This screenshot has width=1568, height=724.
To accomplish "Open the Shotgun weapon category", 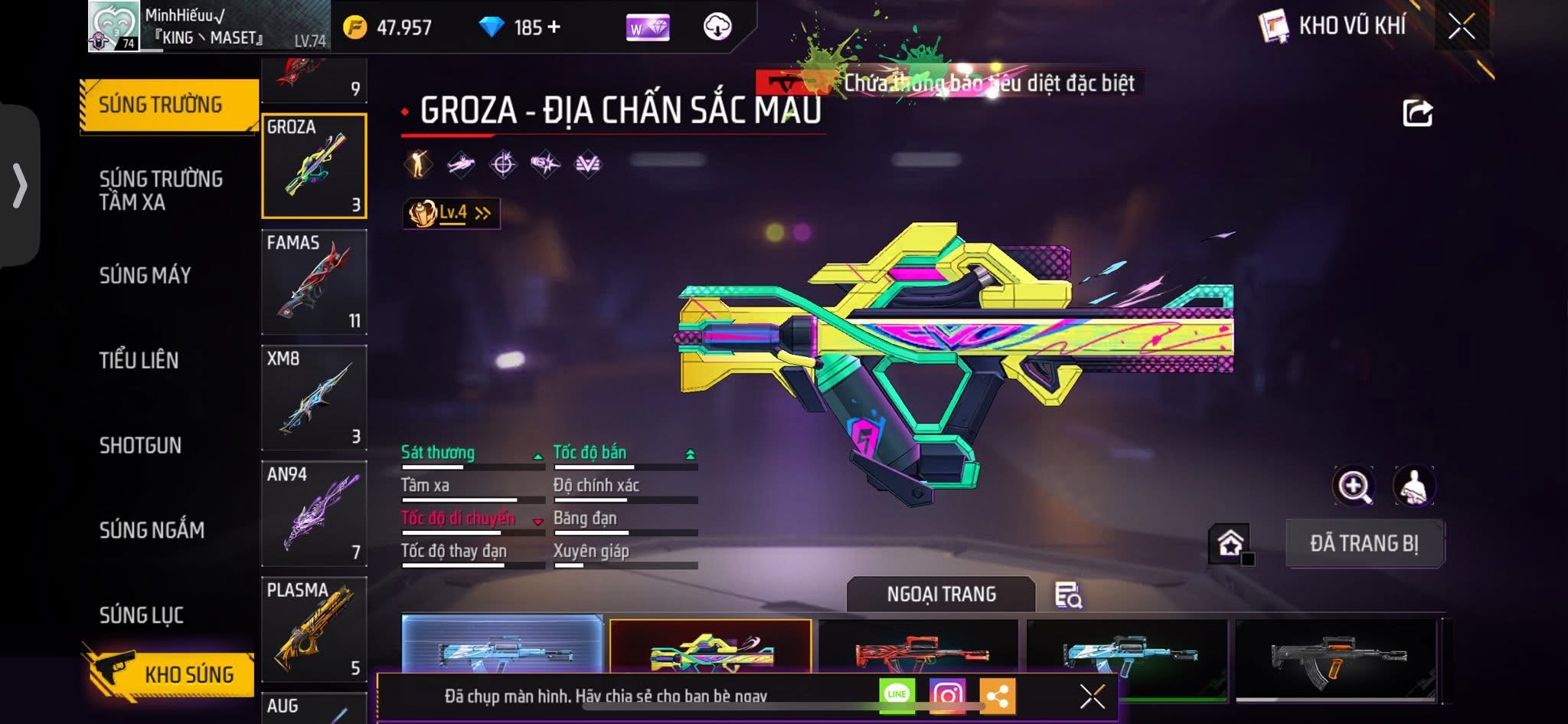I will 140,445.
